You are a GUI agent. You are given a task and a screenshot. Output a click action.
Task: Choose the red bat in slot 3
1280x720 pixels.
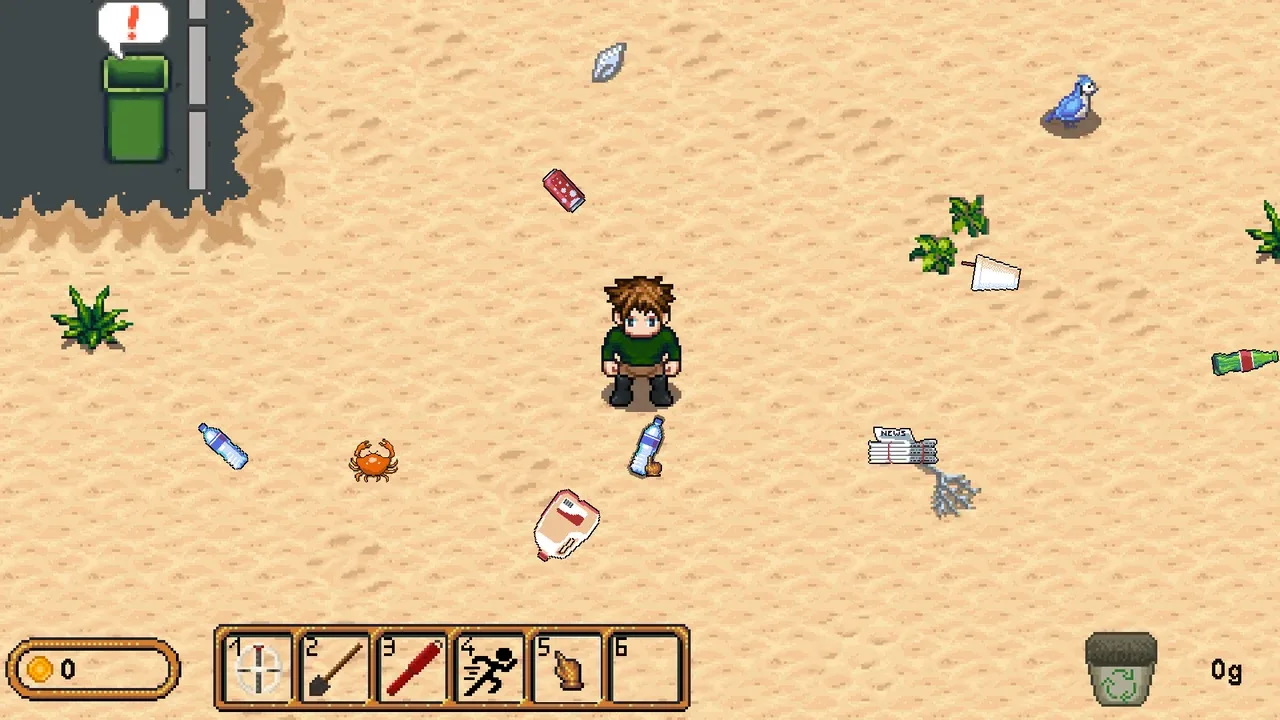412,667
